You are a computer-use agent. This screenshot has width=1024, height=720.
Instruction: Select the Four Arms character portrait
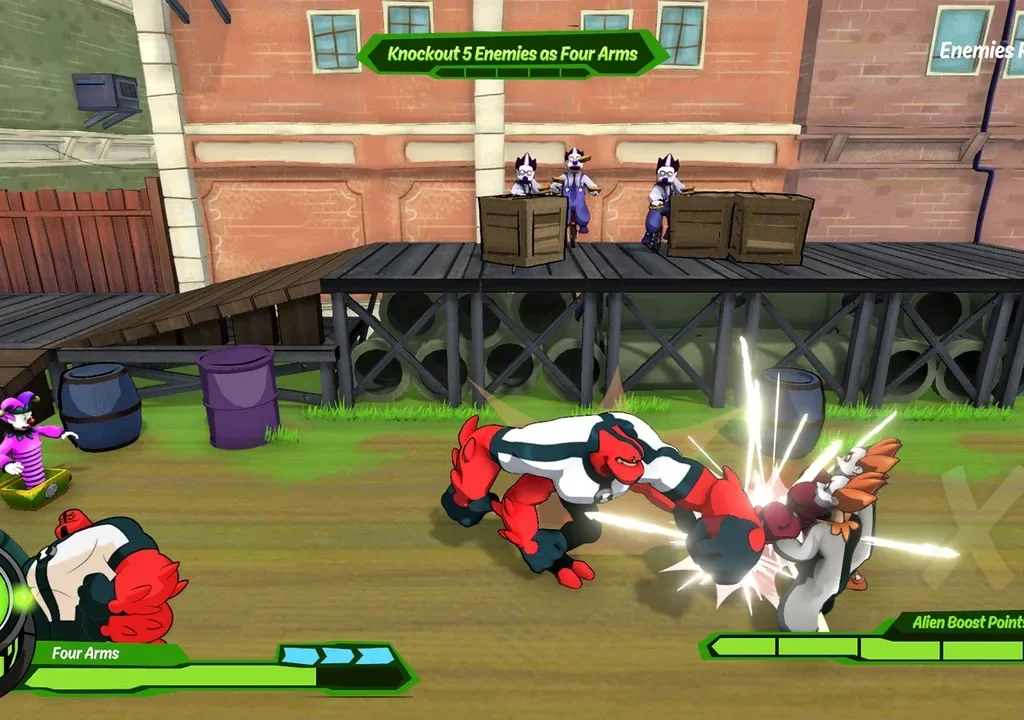click(x=105, y=578)
